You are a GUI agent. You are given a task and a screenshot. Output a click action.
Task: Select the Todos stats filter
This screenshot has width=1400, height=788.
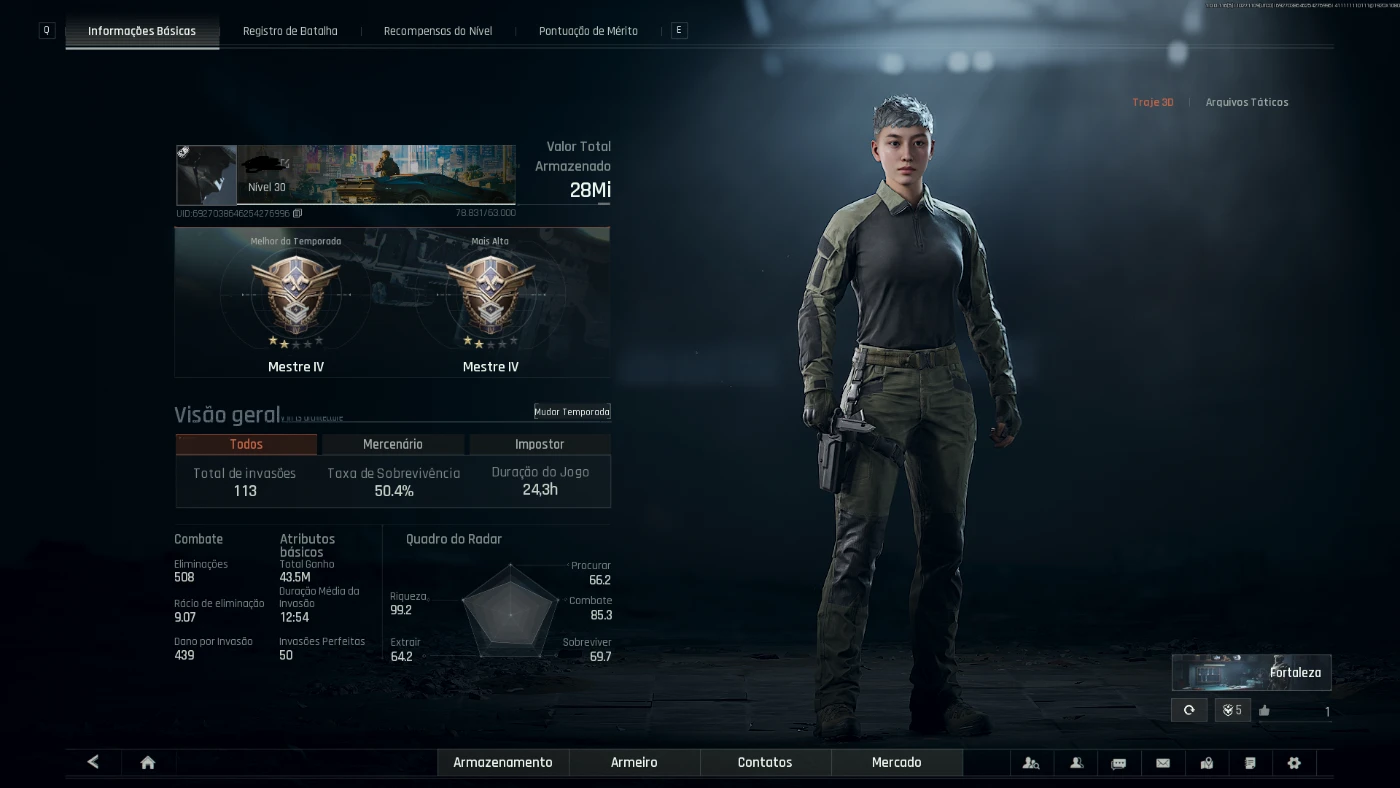pos(246,444)
